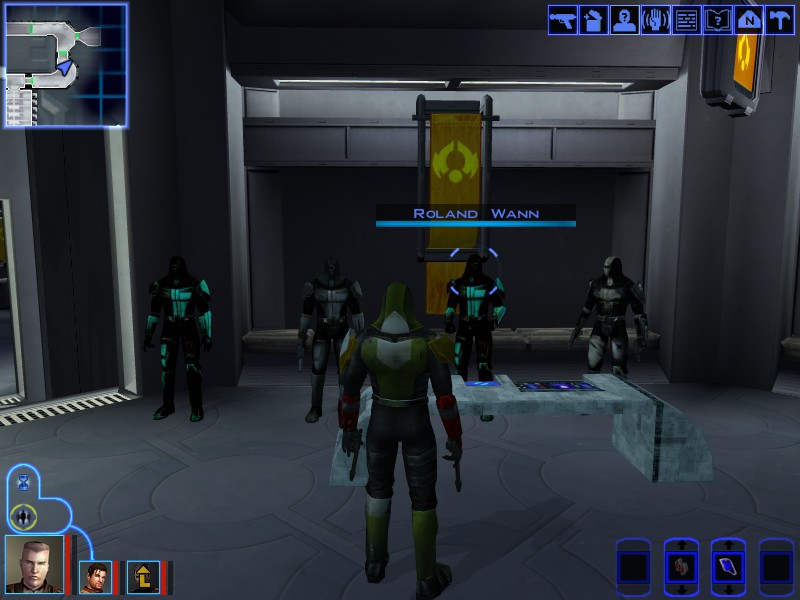
Task: Open the Journal book icon
Action: [x=717, y=20]
